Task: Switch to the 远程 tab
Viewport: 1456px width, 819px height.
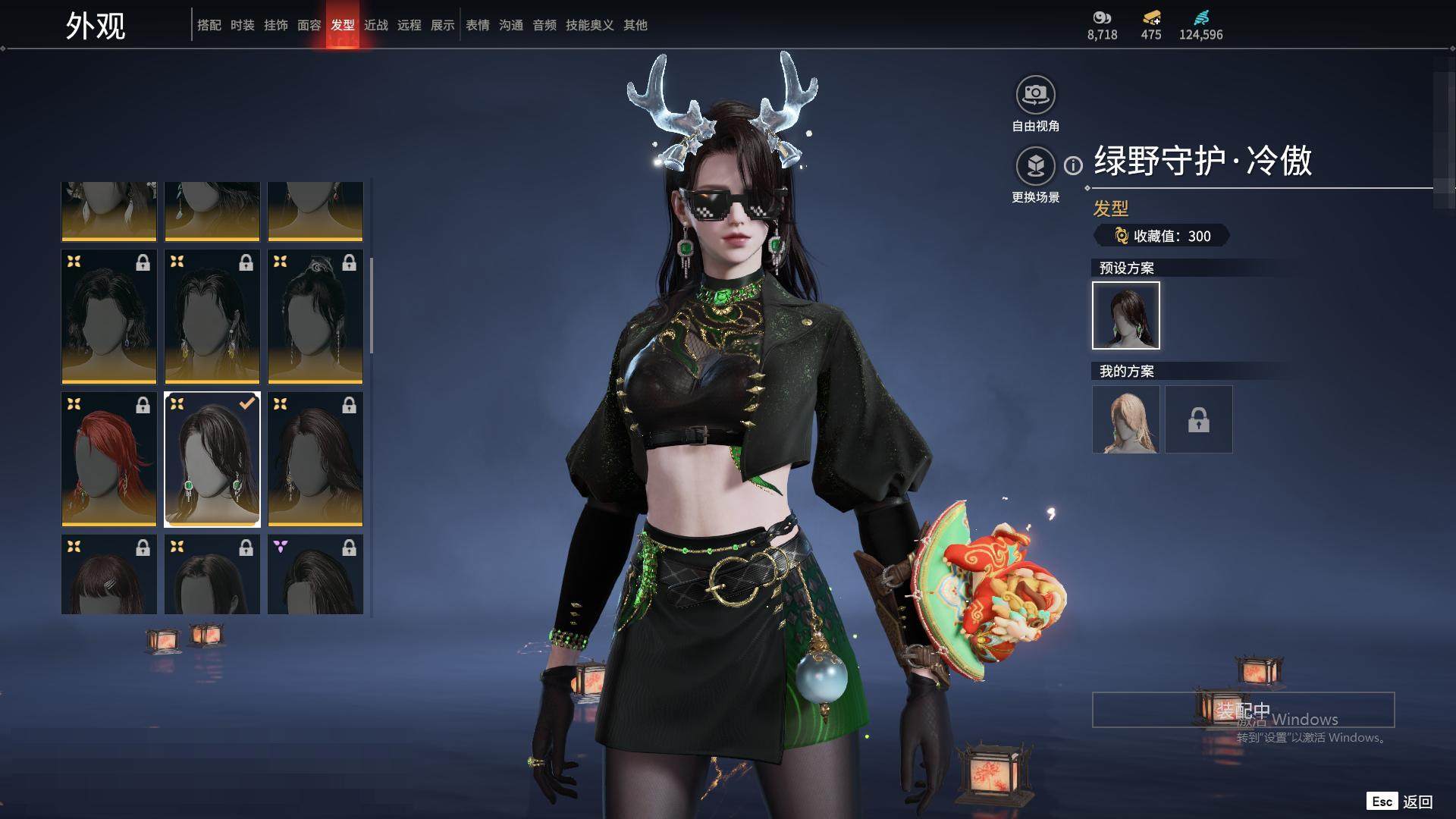Action: coord(409,25)
